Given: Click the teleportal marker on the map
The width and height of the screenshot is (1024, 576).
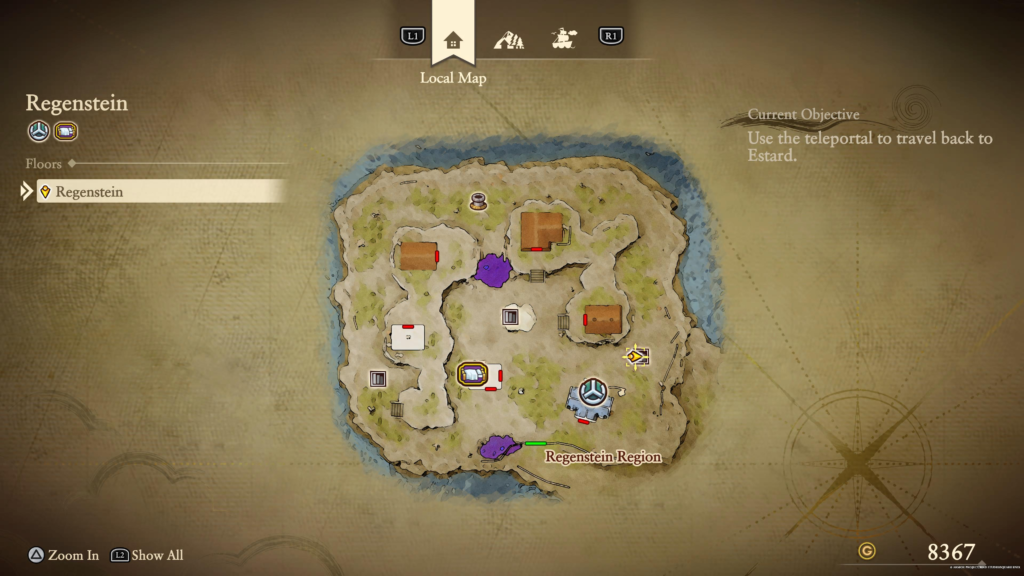Looking at the screenshot, I should pos(593,393).
